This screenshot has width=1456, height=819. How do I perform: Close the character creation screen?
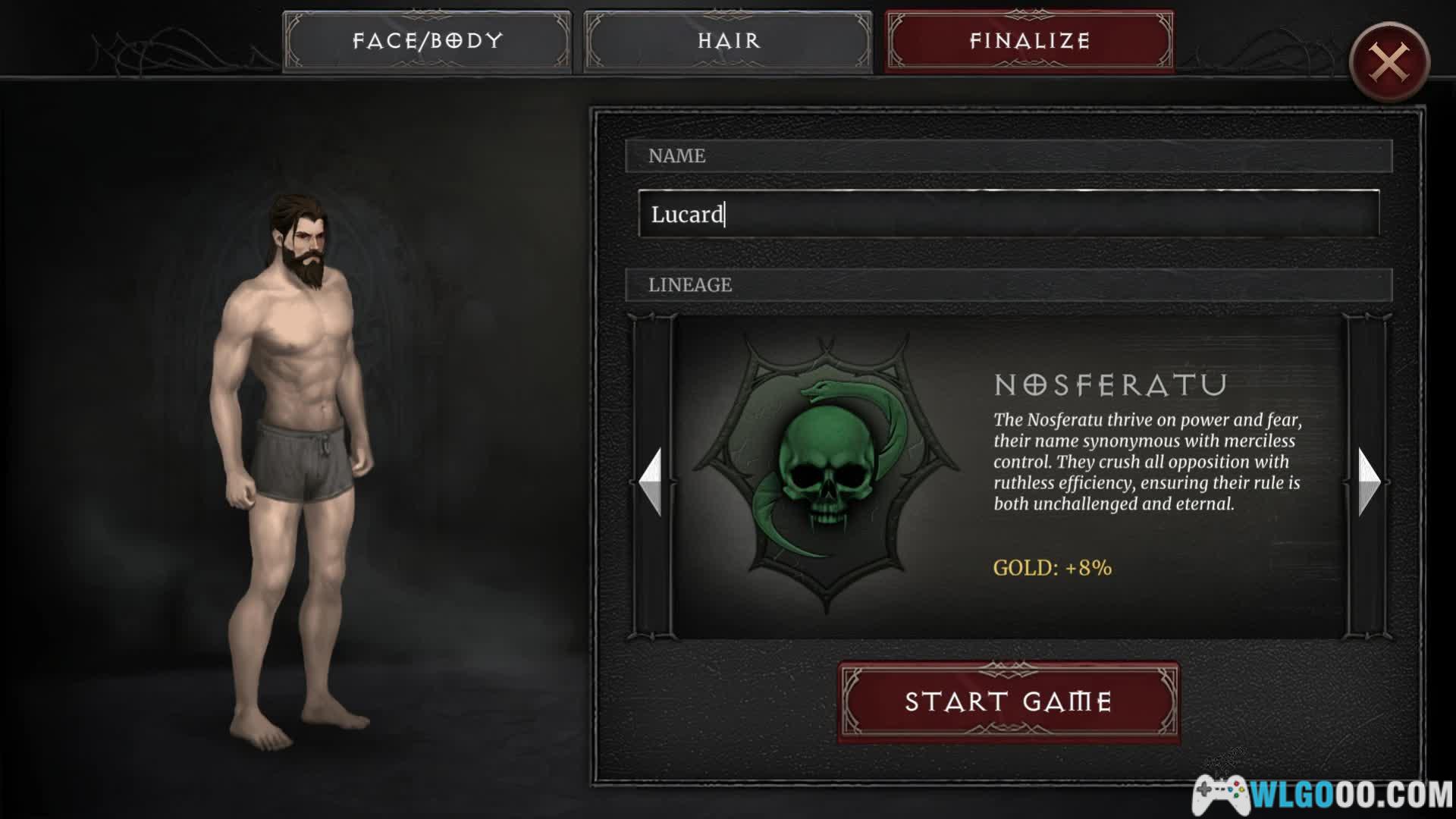(x=1389, y=62)
